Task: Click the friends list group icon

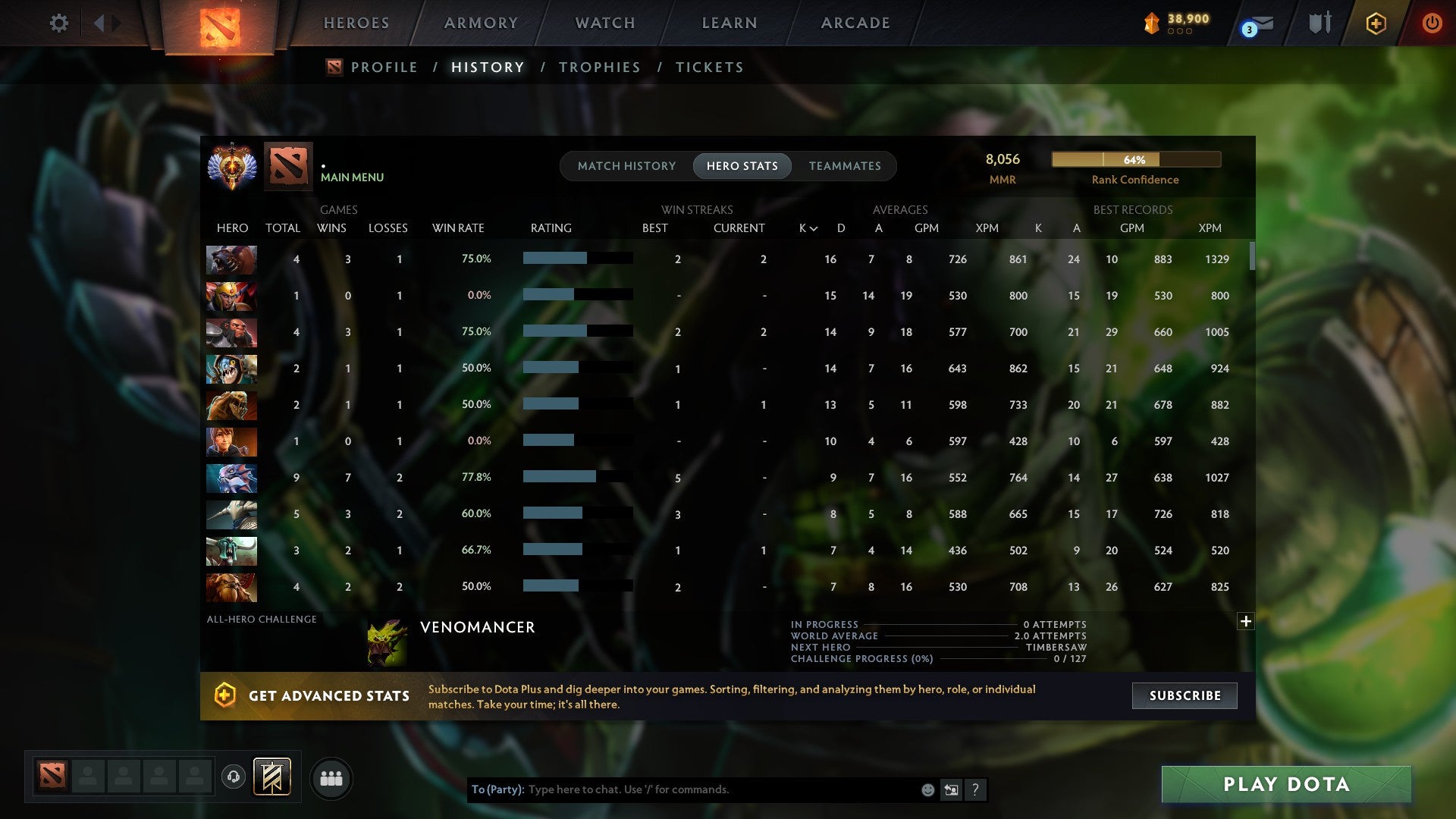Action: [x=331, y=778]
